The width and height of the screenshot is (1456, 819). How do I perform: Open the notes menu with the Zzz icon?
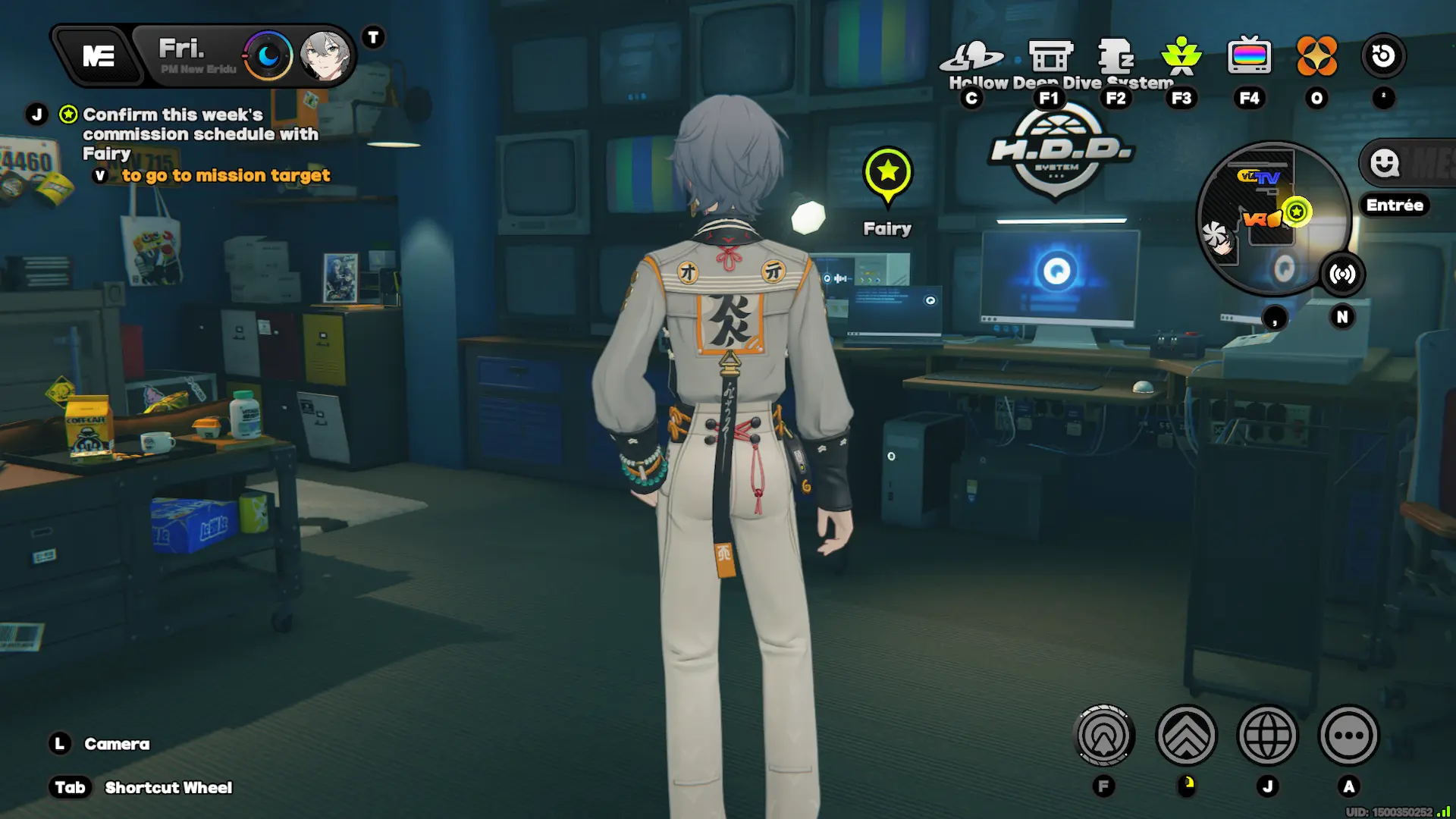[1115, 55]
